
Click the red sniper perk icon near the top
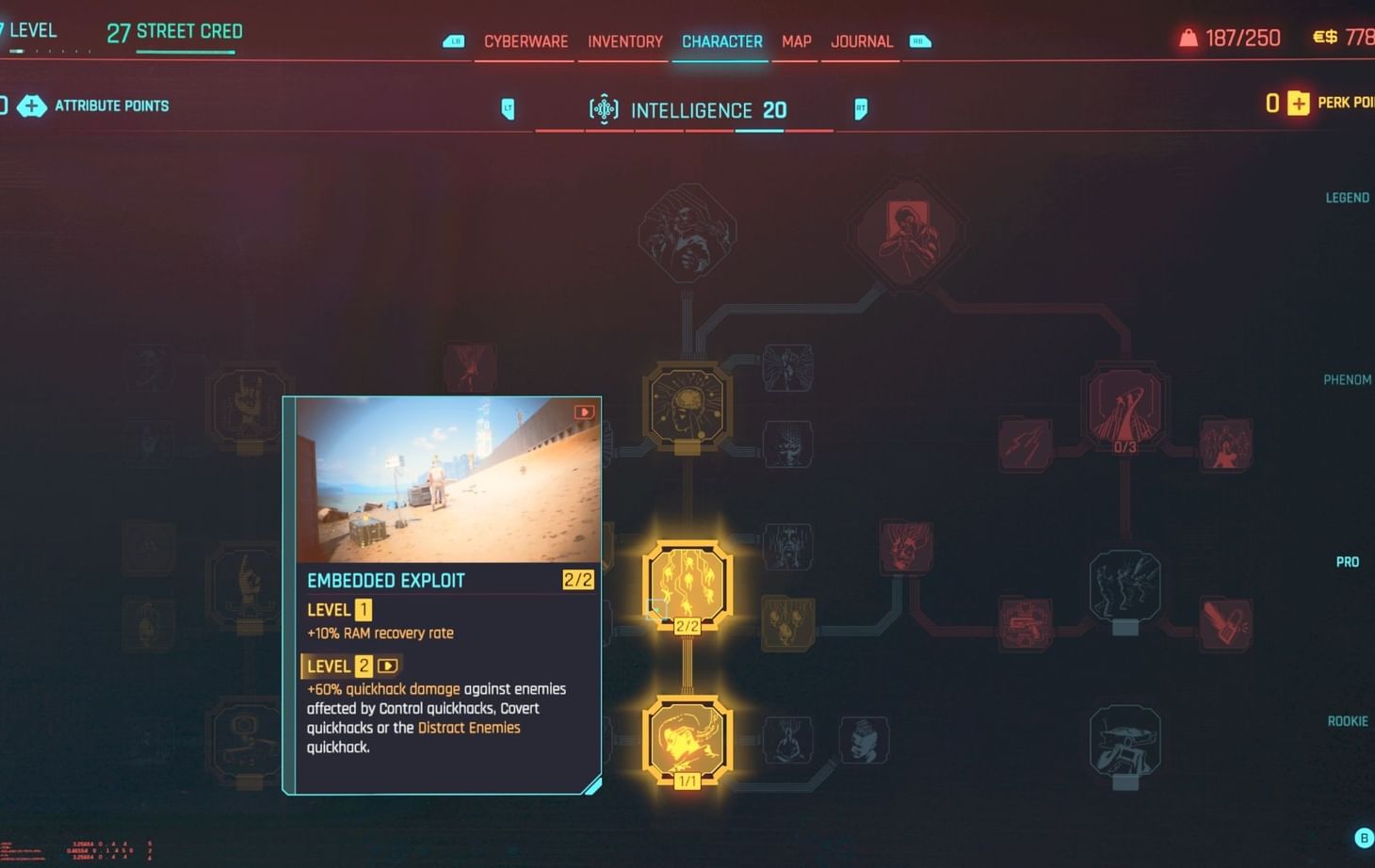(x=907, y=232)
